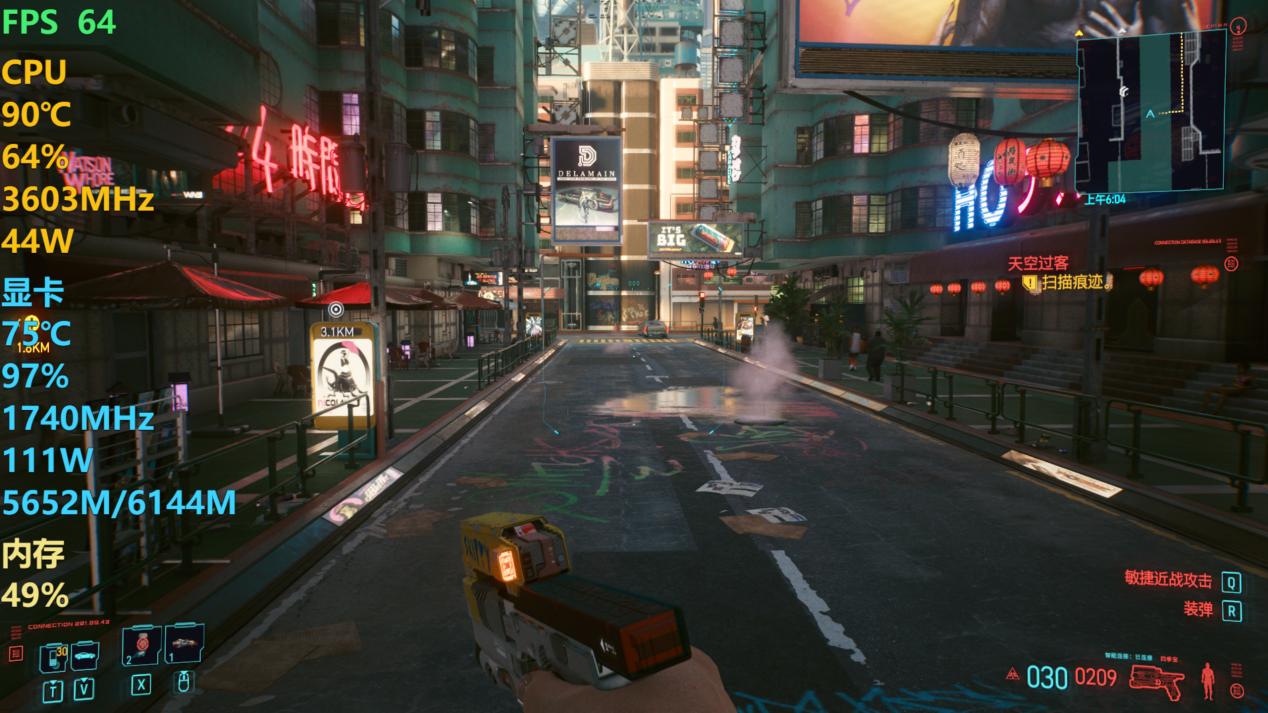Viewport: 1268px width, 713px height.
Task: Call the vehicle using the car icon
Action: coord(84,653)
